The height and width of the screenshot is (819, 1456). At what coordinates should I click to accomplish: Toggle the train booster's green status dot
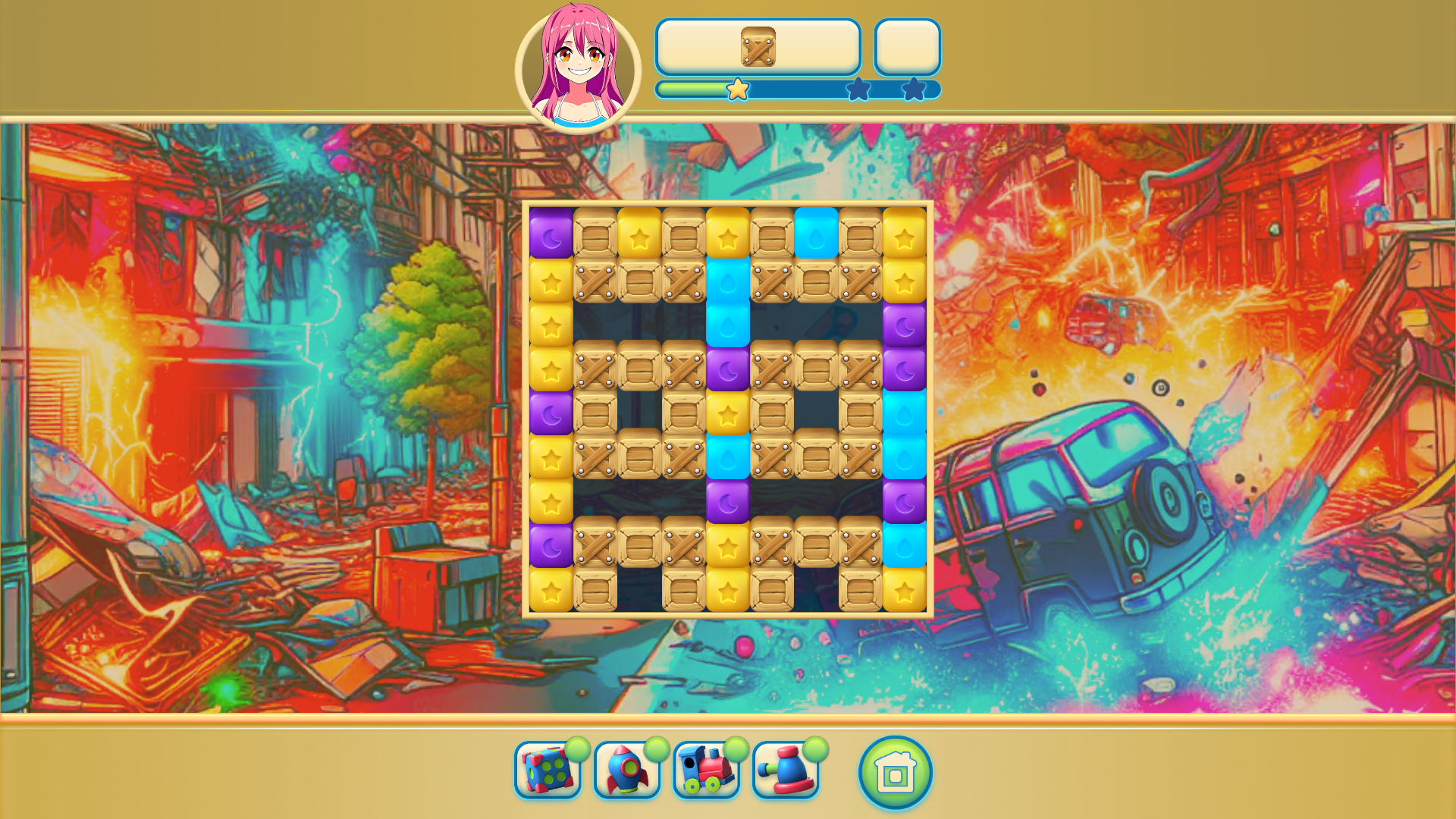click(737, 750)
